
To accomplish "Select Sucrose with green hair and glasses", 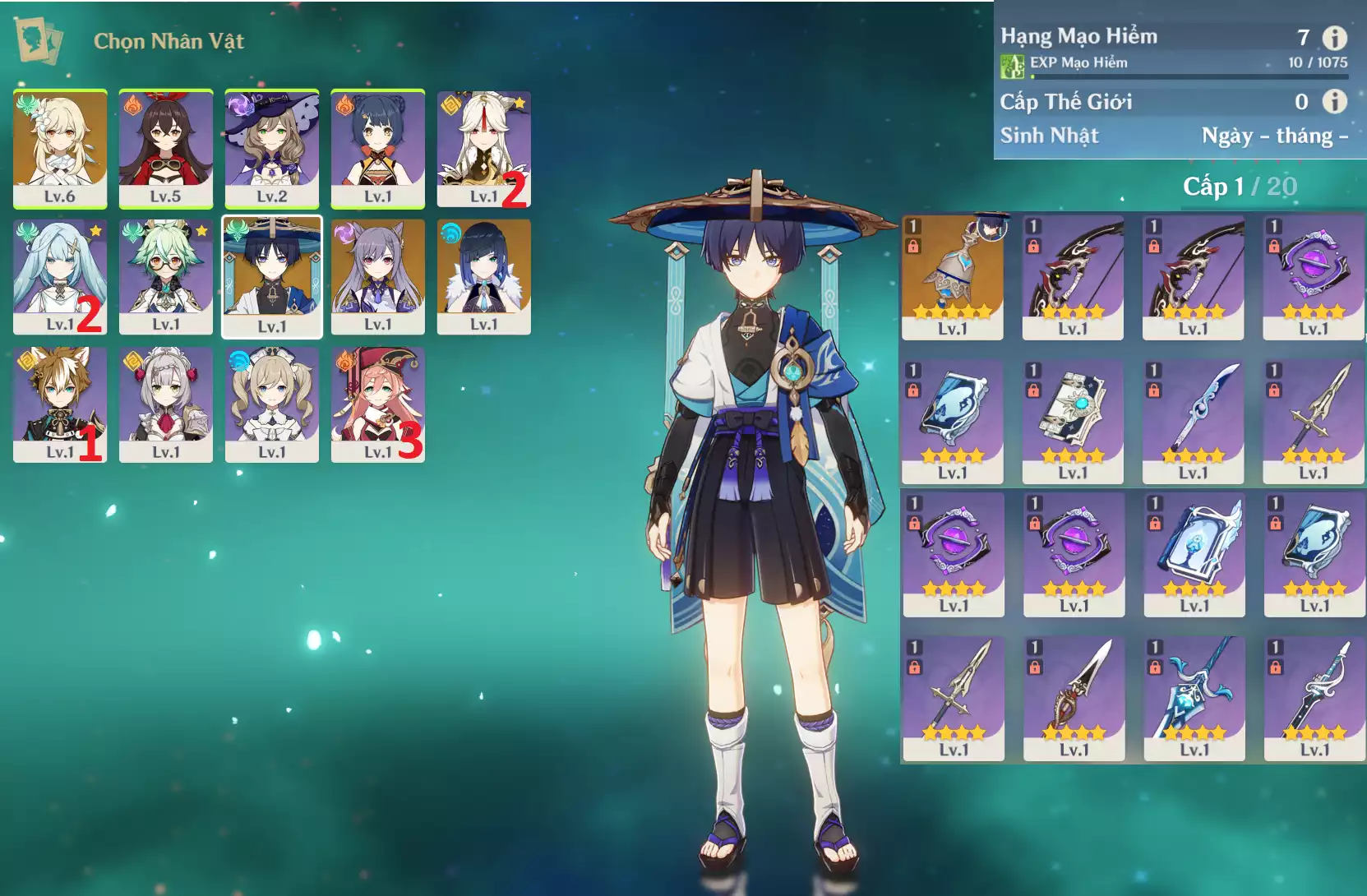I will coord(165,276).
